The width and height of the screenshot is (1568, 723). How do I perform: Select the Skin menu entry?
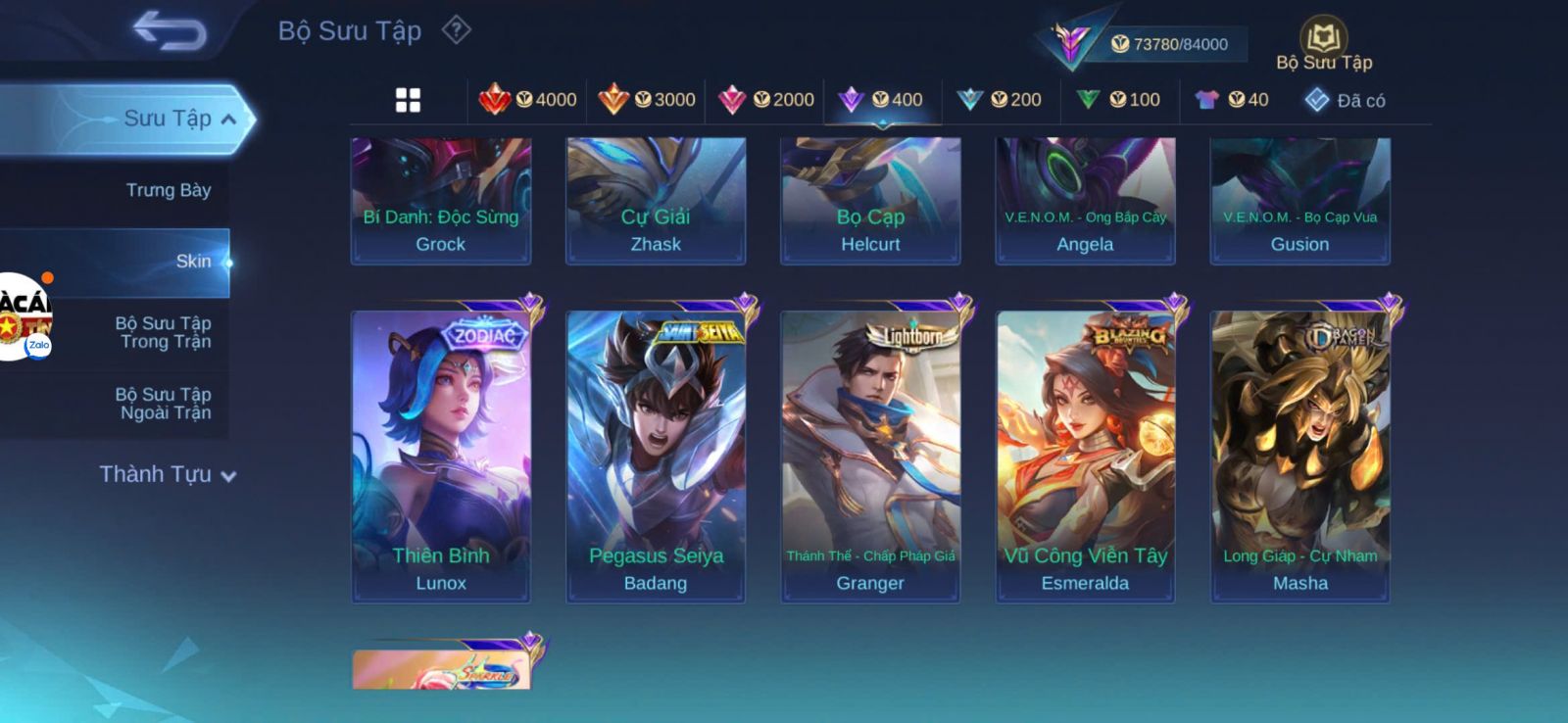[192, 262]
